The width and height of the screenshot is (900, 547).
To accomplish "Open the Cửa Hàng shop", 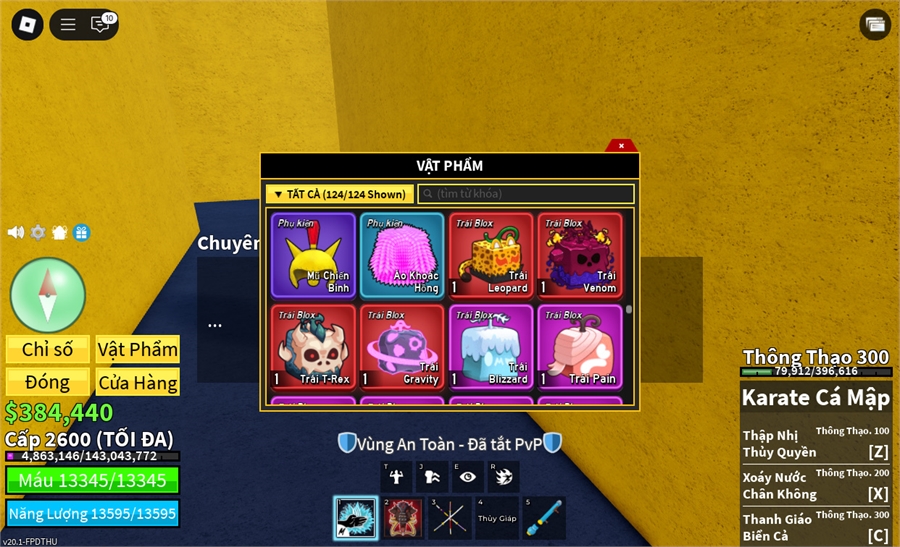I will (138, 382).
